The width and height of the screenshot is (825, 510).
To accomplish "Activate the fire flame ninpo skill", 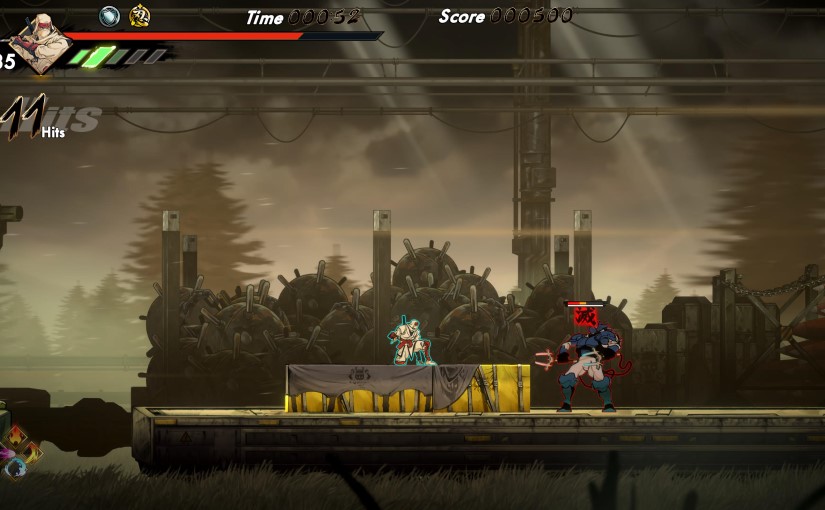I will coord(16,434).
